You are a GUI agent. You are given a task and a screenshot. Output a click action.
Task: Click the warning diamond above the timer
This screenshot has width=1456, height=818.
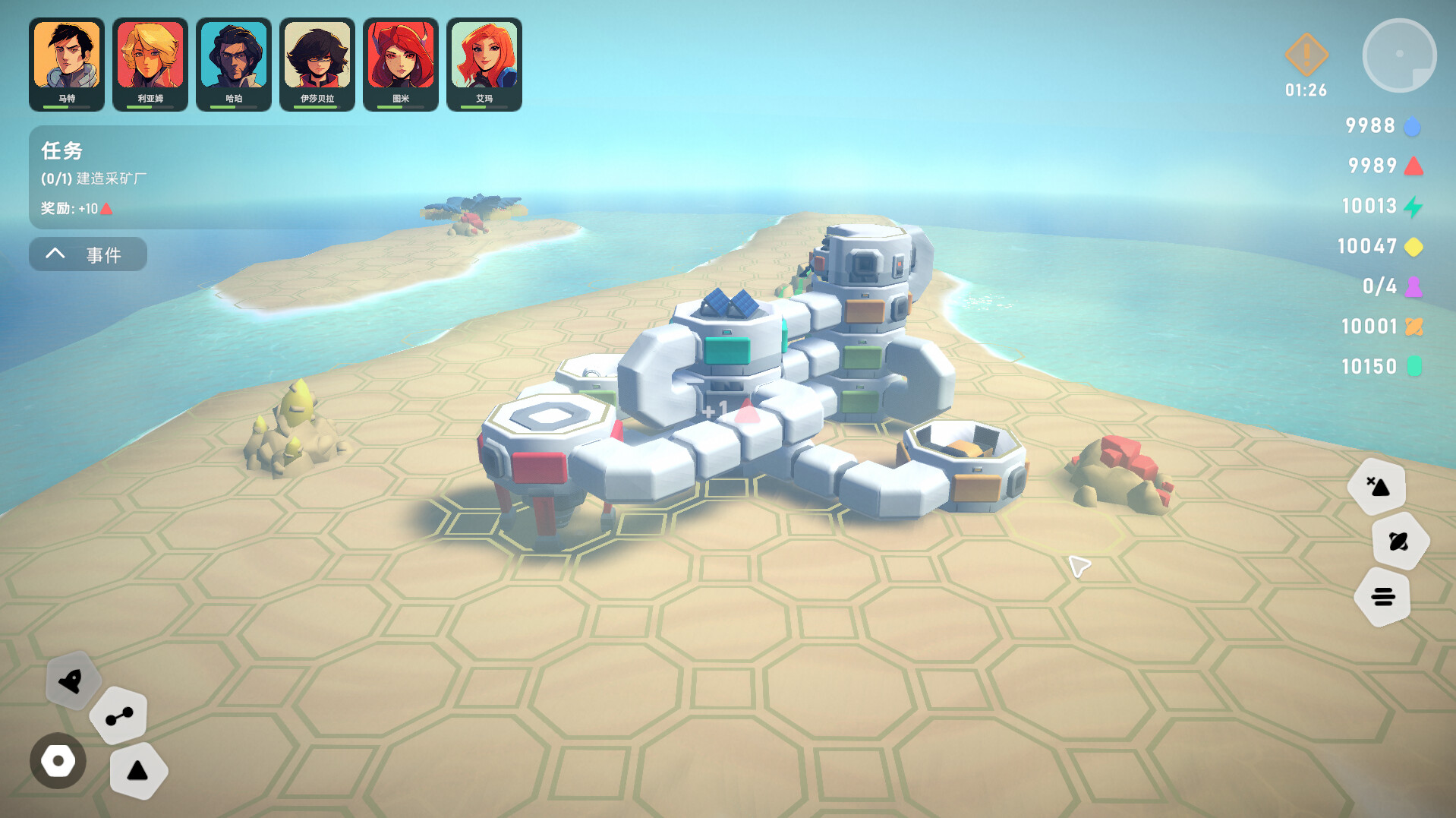[x=1306, y=55]
